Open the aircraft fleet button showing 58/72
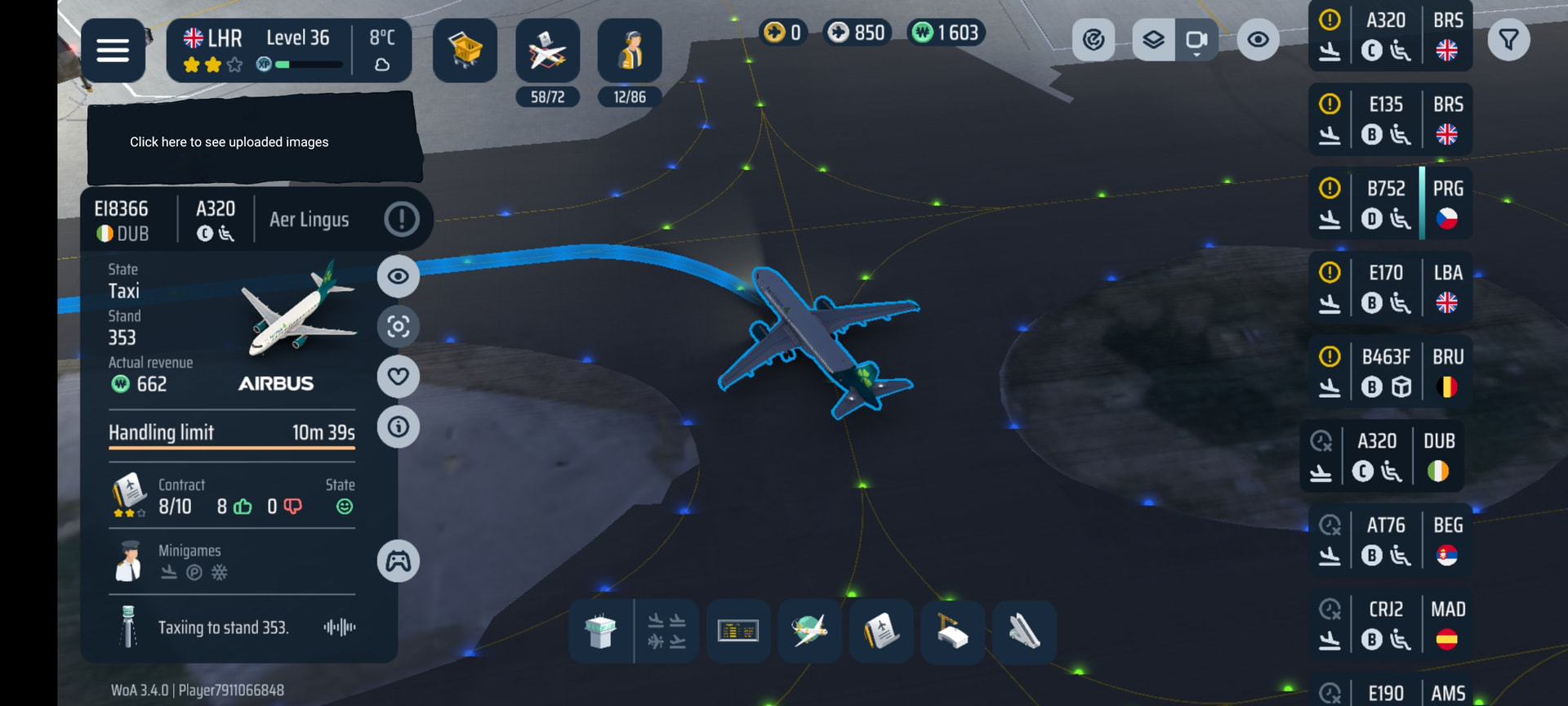 coord(547,51)
